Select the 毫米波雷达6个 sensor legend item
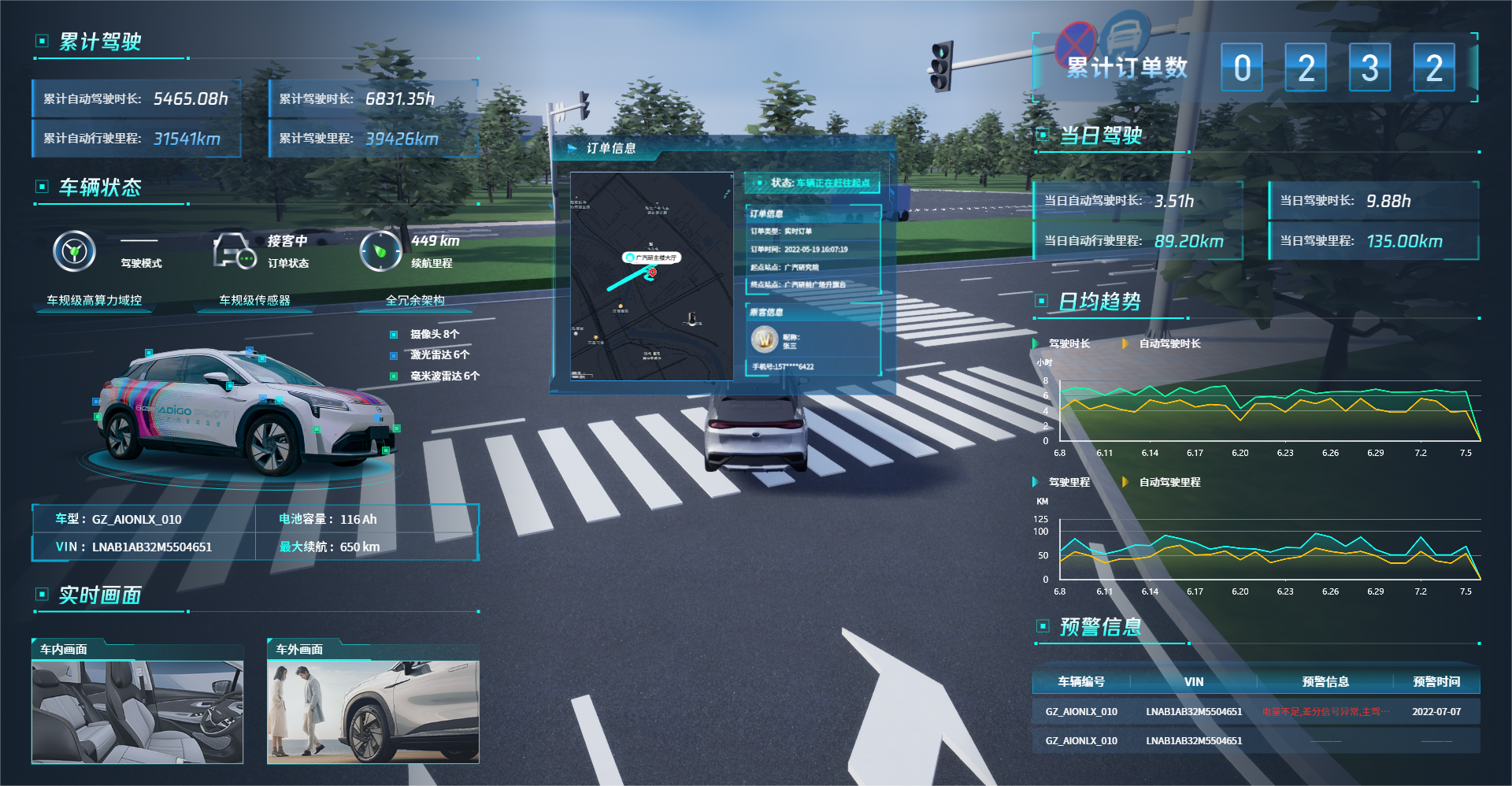Screen dimensions: 1512x786 click(443, 376)
